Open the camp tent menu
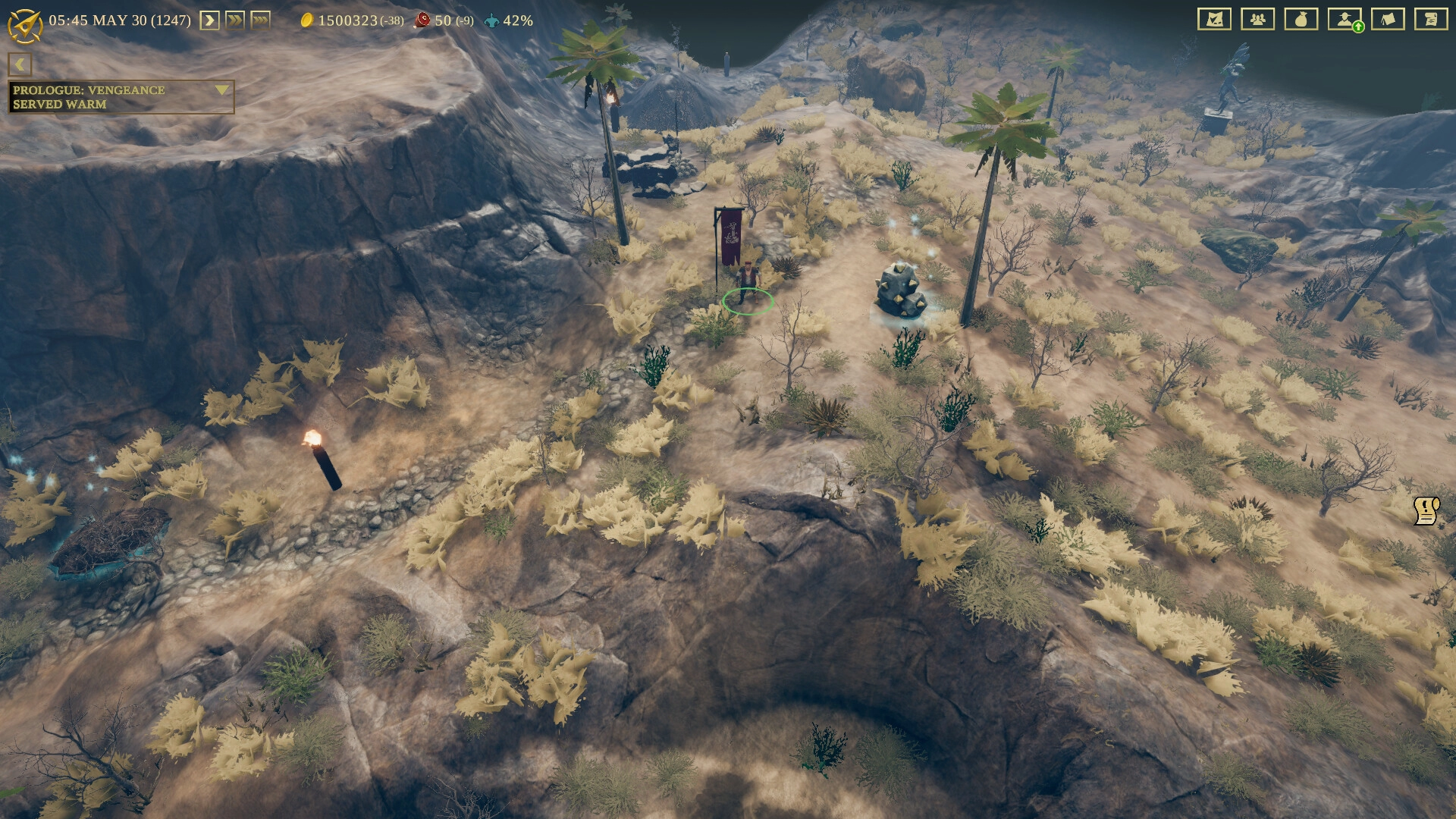This screenshot has width=1456, height=819. click(1388, 19)
